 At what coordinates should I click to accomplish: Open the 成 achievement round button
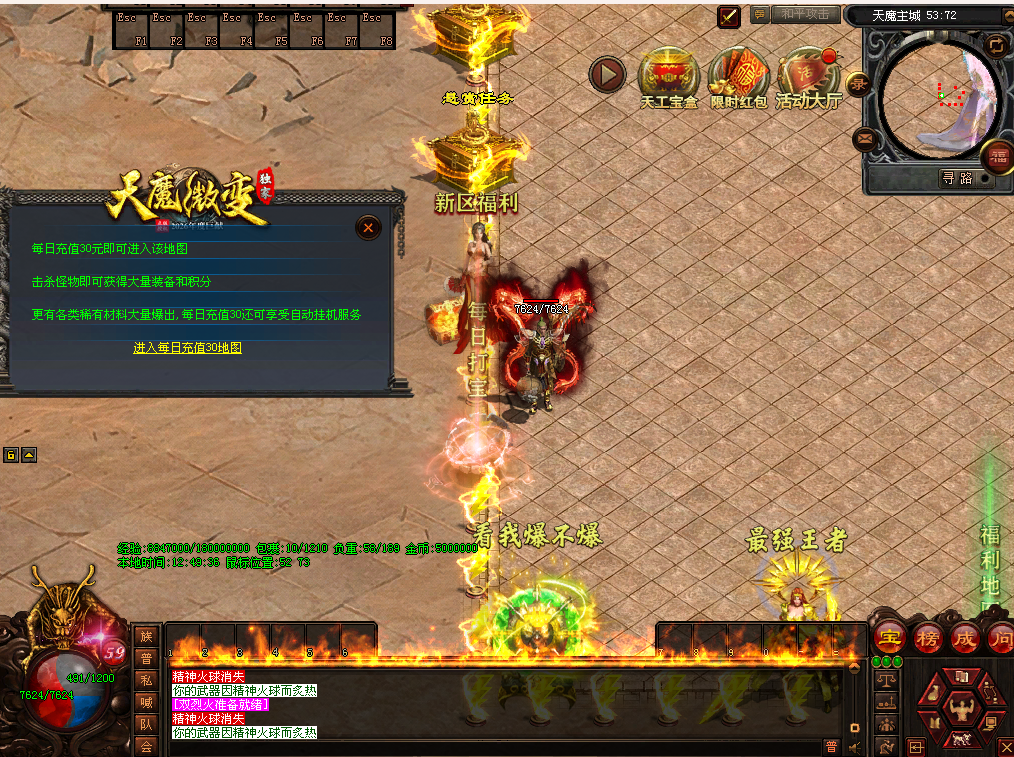tap(964, 636)
